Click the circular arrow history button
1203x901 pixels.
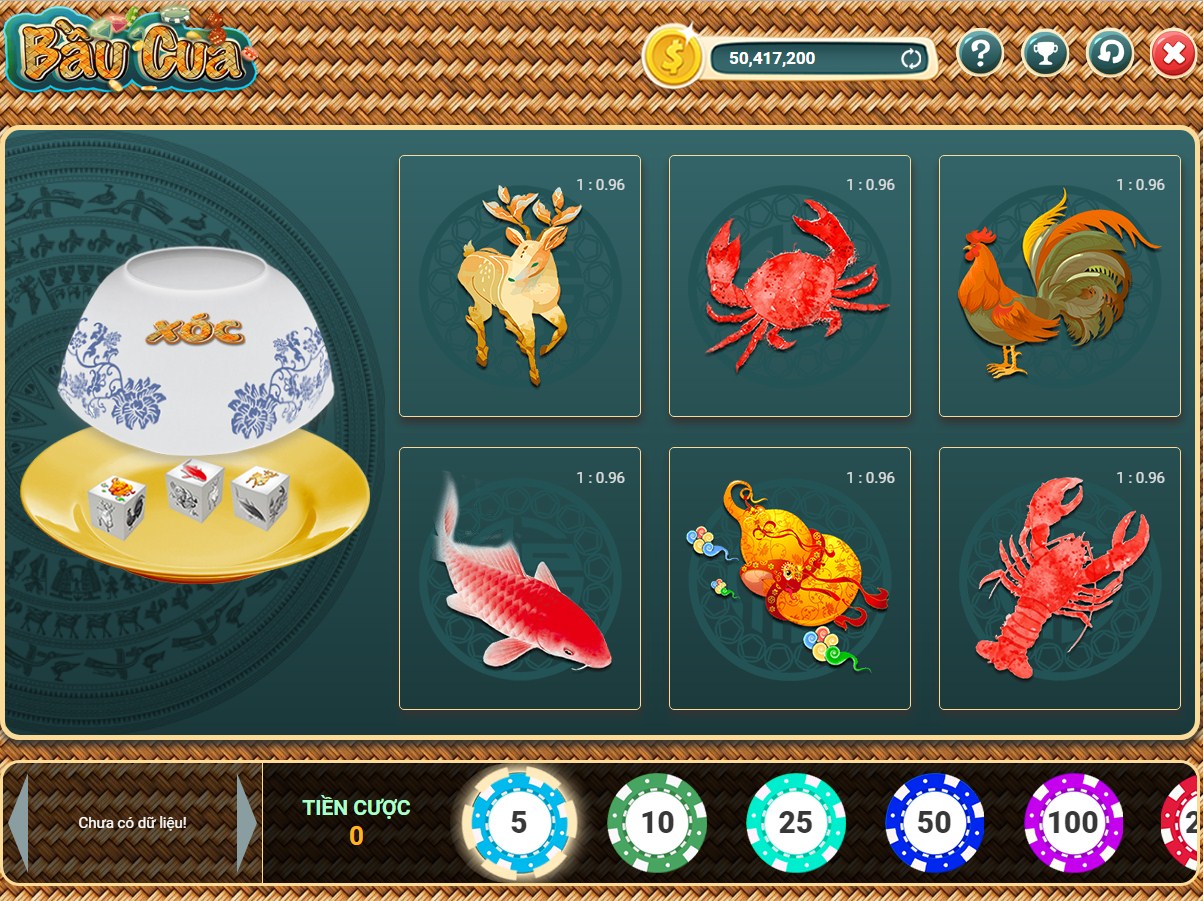coord(1109,53)
